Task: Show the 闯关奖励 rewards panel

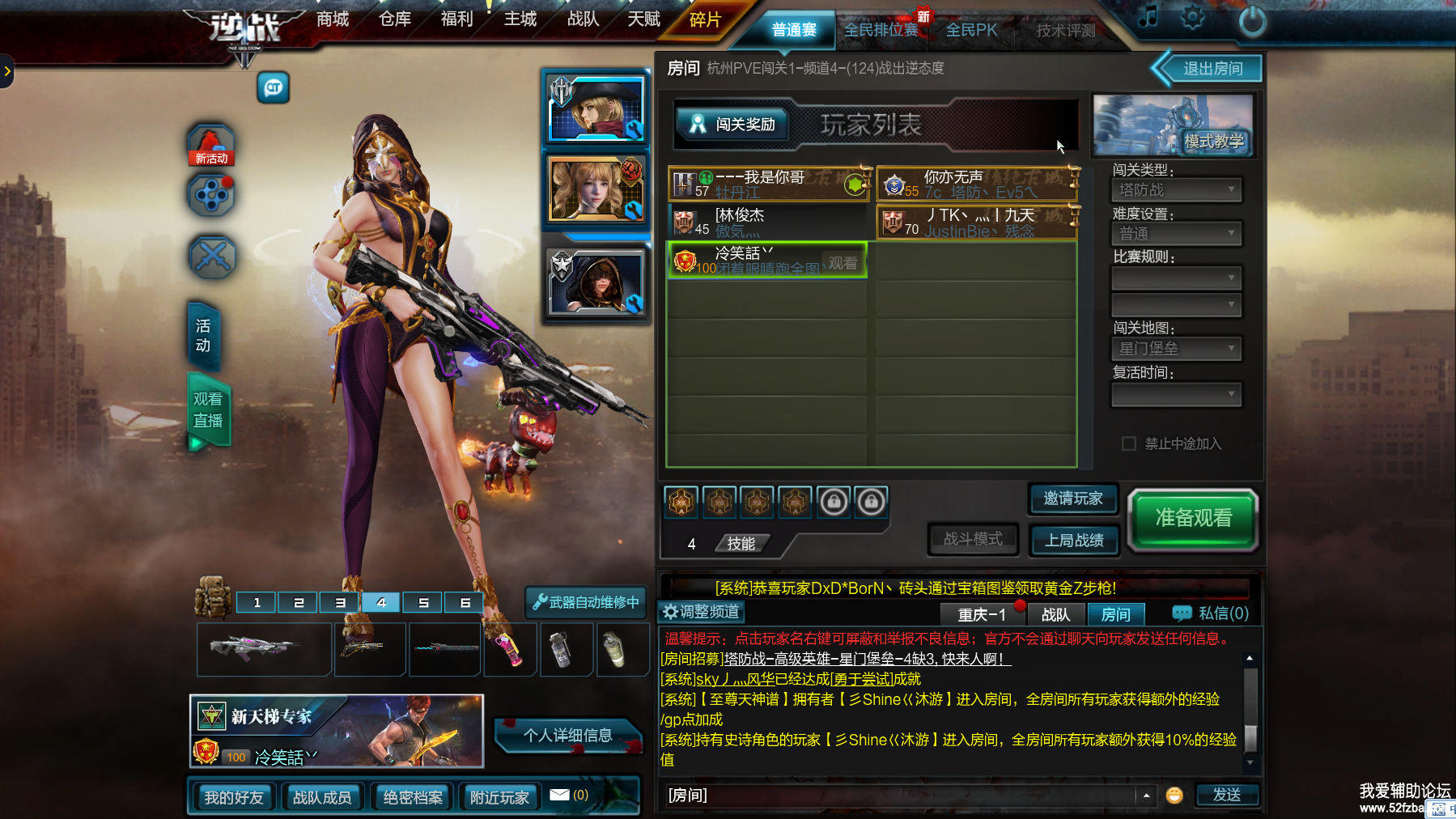Action: tap(733, 125)
